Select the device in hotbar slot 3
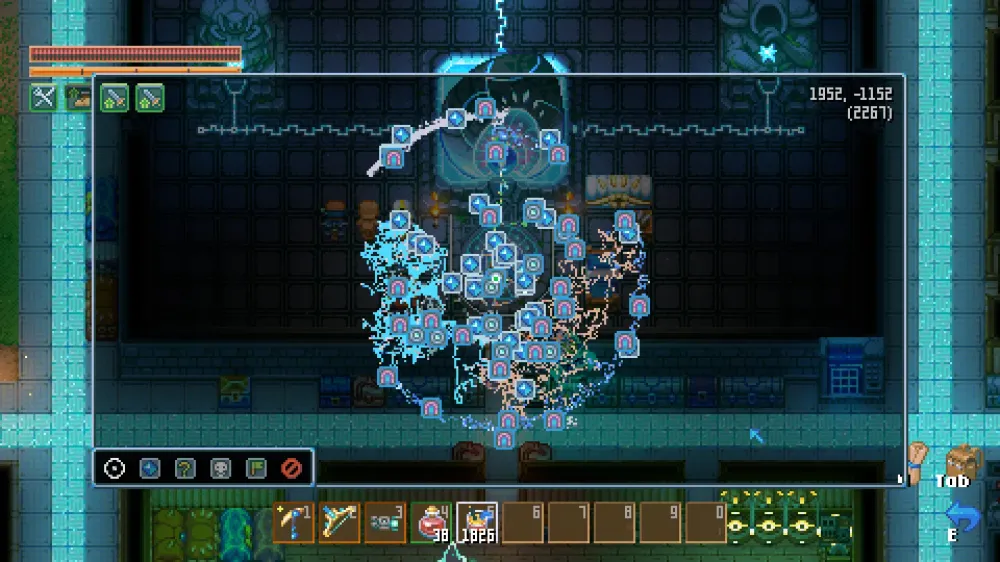This screenshot has width=1000, height=562. pyautogui.click(x=385, y=522)
